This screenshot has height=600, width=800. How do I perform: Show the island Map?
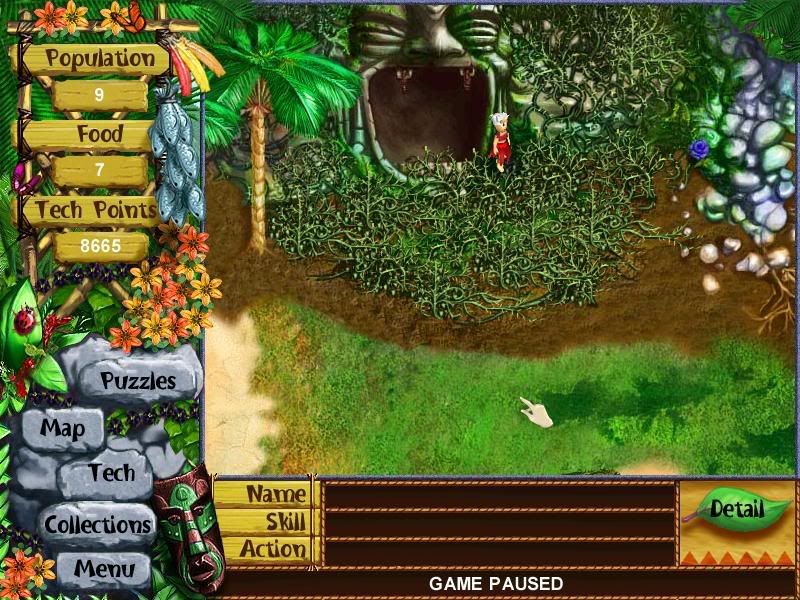pos(62,430)
